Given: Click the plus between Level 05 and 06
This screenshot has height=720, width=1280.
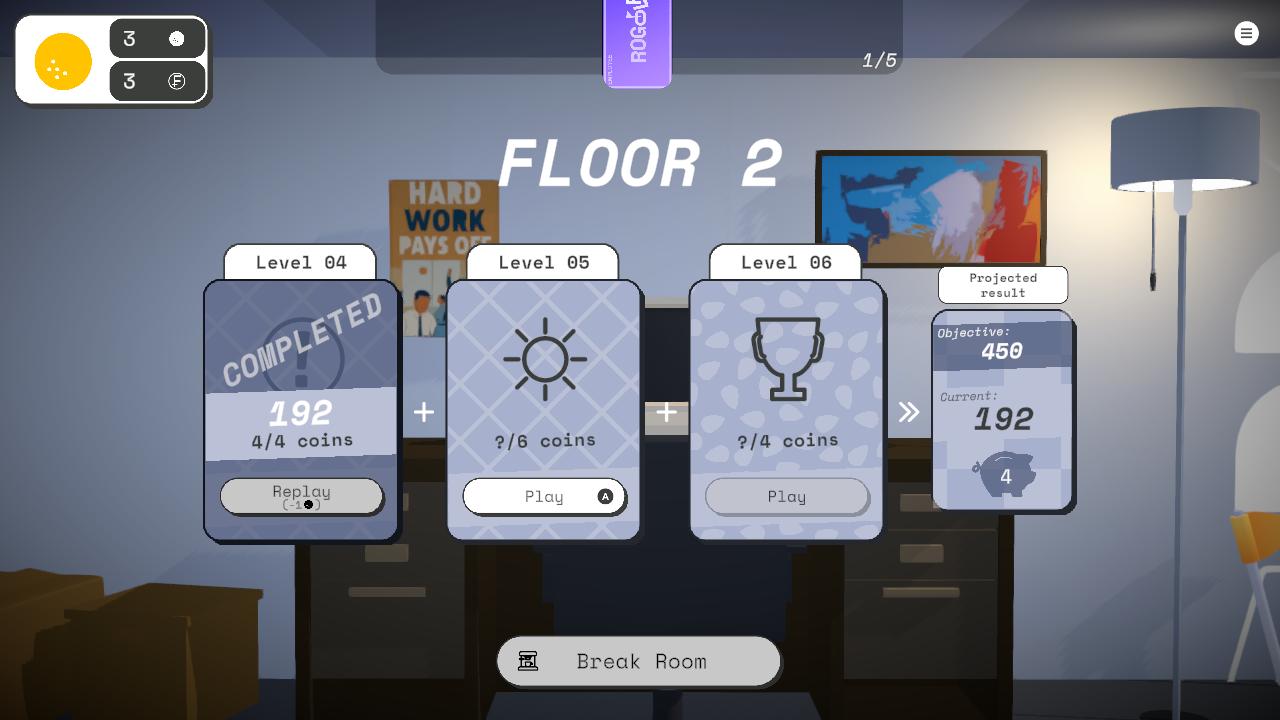Looking at the screenshot, I should pyautogui.click(x=666, y=412).
